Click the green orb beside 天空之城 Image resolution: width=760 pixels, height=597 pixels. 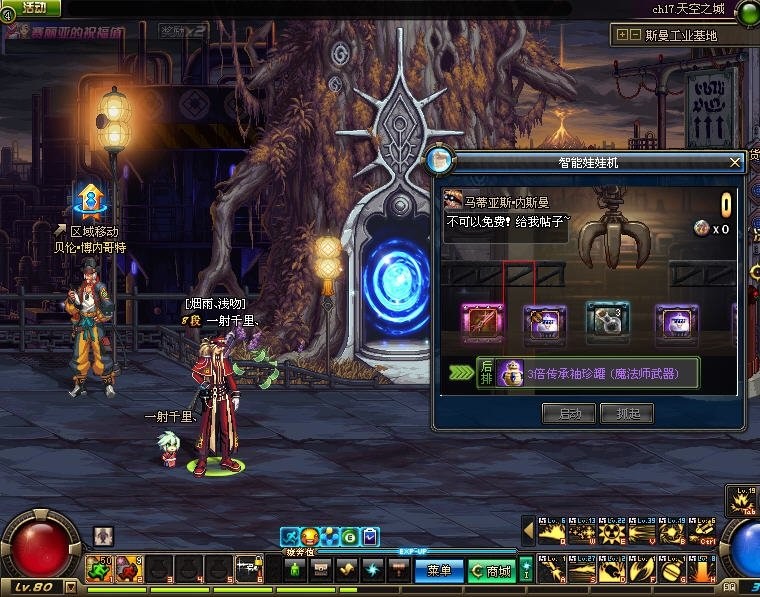746,12
